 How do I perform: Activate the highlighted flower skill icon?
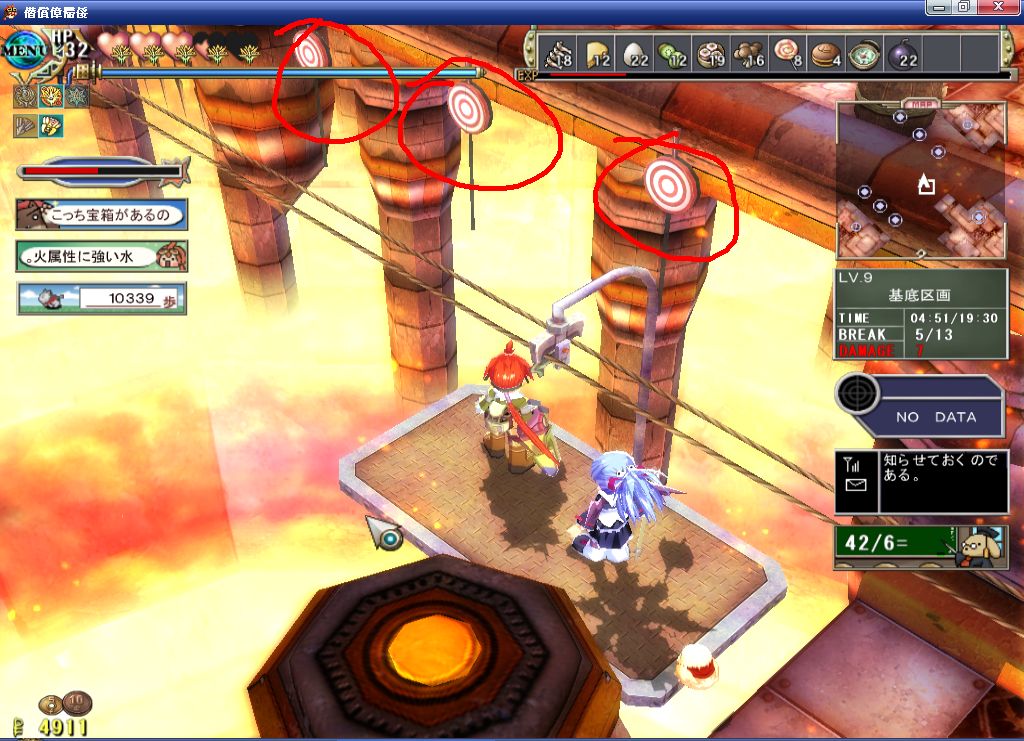49,96
